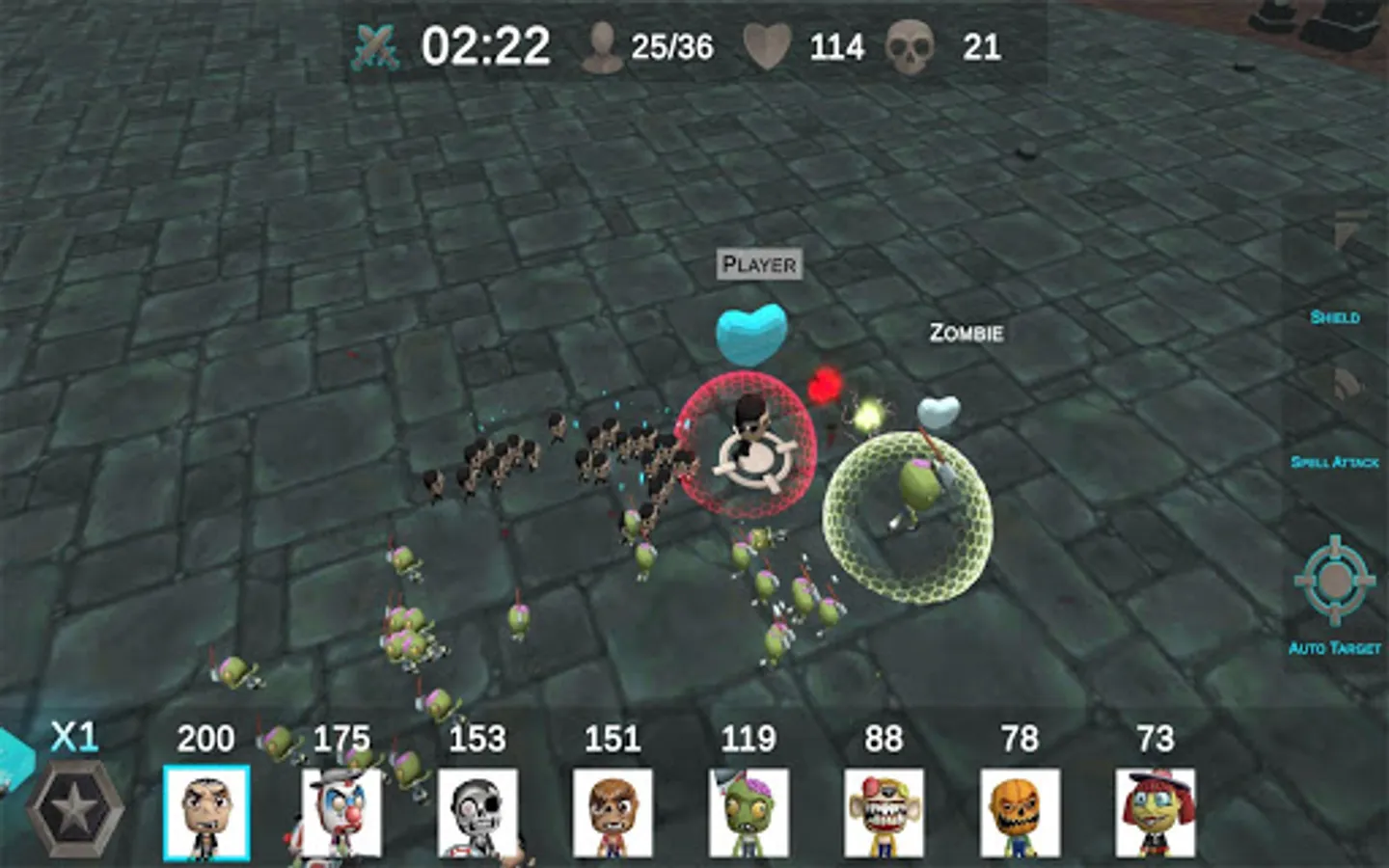Viewport: 1389px width, 868px height.
Task: Click the crossed swords battle icon
Action: [x=376, y=43]
